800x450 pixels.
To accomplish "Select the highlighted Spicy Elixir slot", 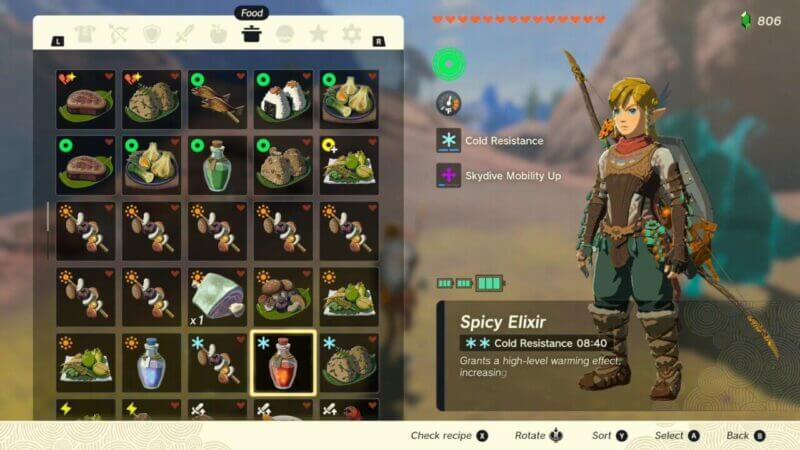I will [283, 361].
